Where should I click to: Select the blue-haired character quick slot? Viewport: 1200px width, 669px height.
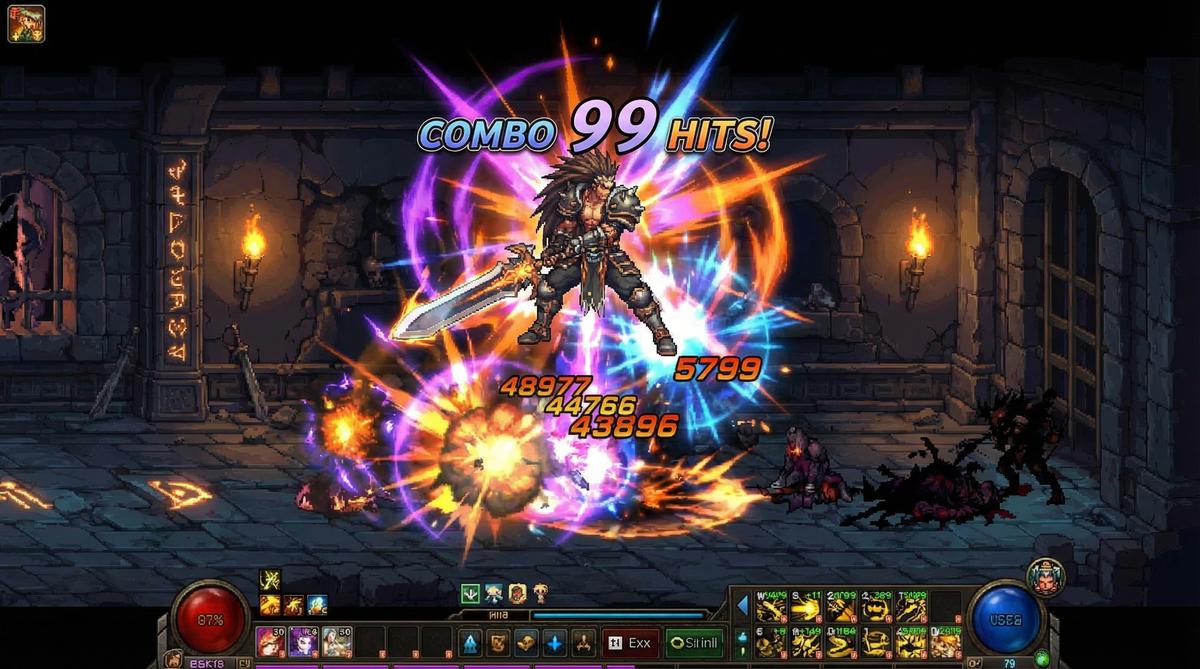click(x=337, y=641)
